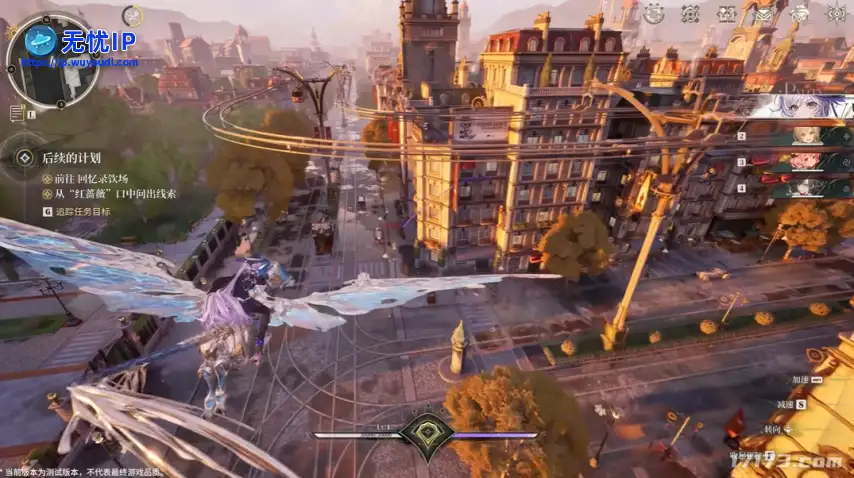Open the mail envelope icon
This screenshot has width=854, height=478.
tap(764, 14)
